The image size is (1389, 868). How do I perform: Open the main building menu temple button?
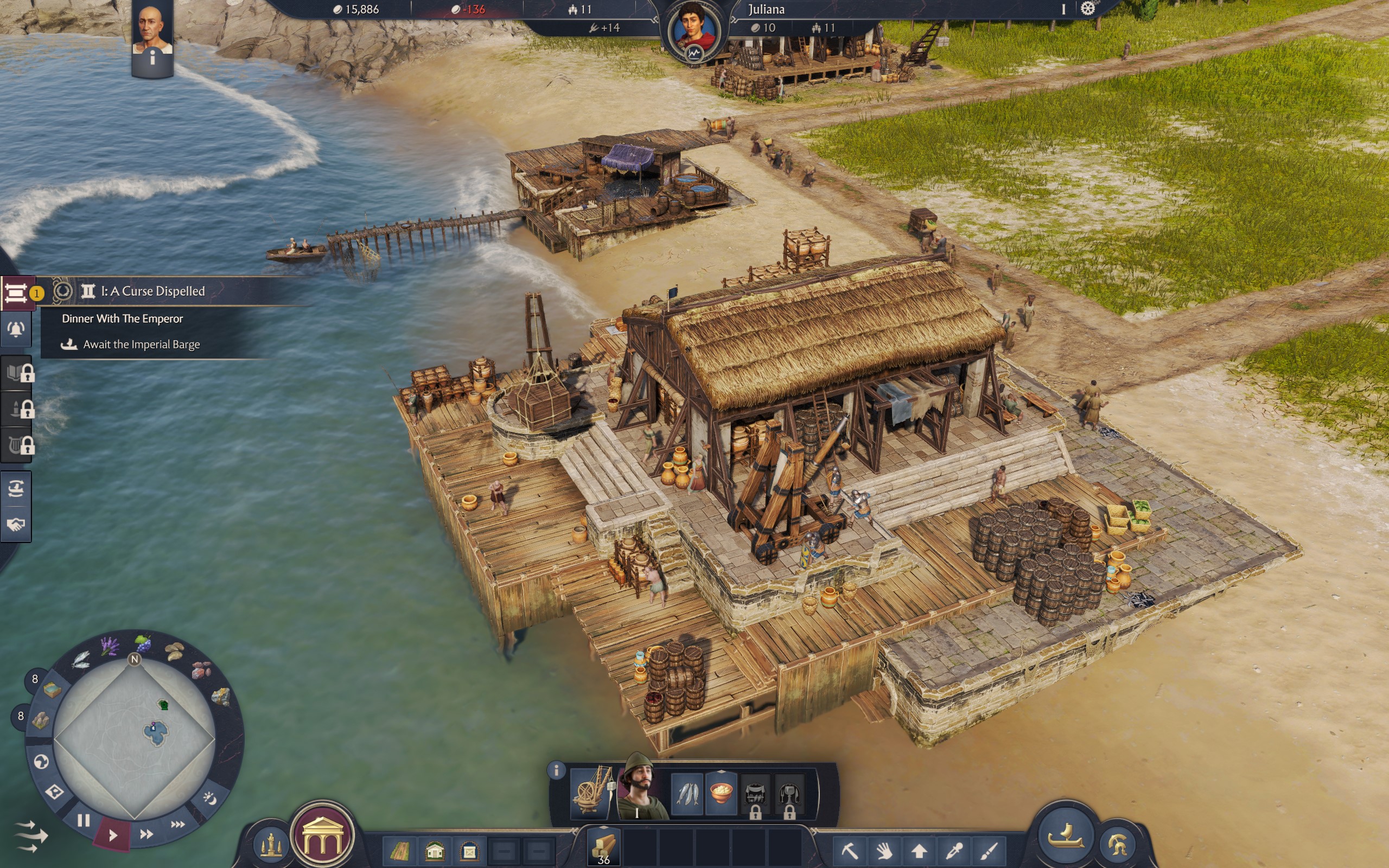coord(322,835)
